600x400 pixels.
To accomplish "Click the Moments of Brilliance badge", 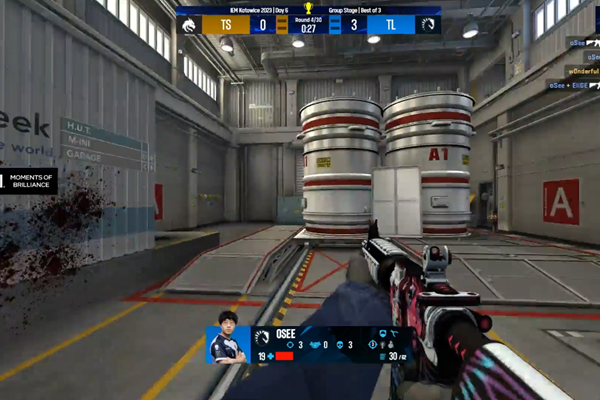I will click(x=28, y=181).
